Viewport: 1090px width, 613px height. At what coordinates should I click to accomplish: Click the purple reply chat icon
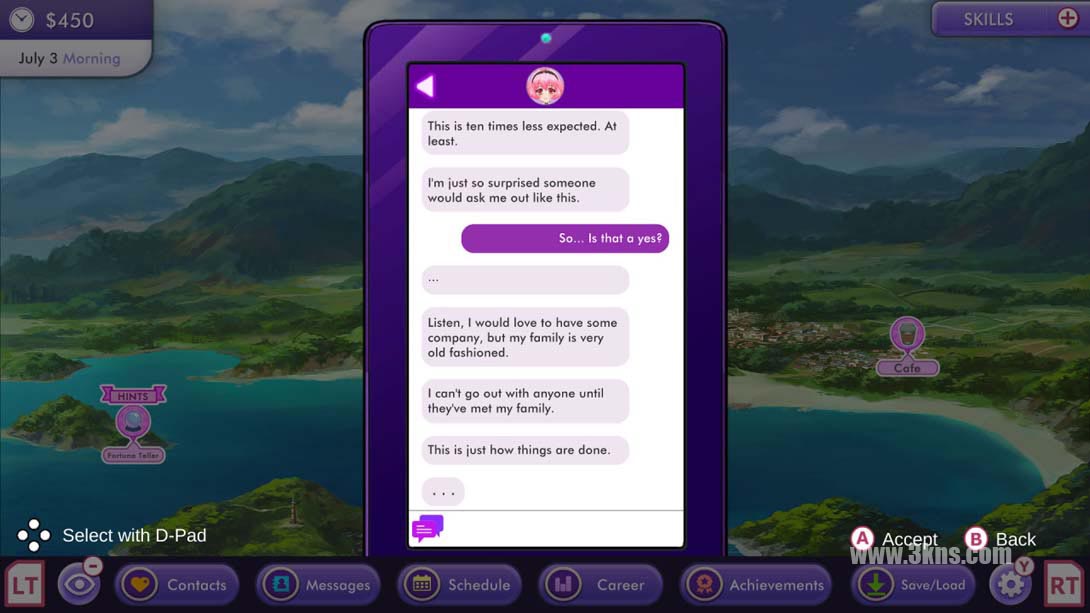427,528
